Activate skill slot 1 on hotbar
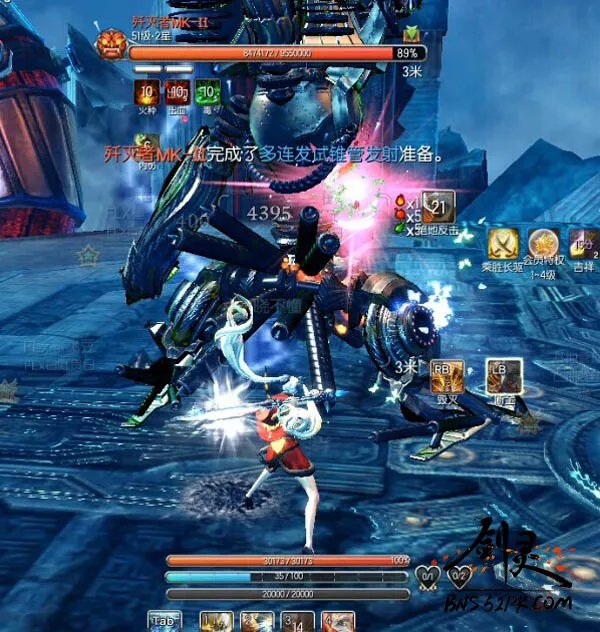This screenshot has height=632, width=600. pyautogui.click(x=216, y=622)
